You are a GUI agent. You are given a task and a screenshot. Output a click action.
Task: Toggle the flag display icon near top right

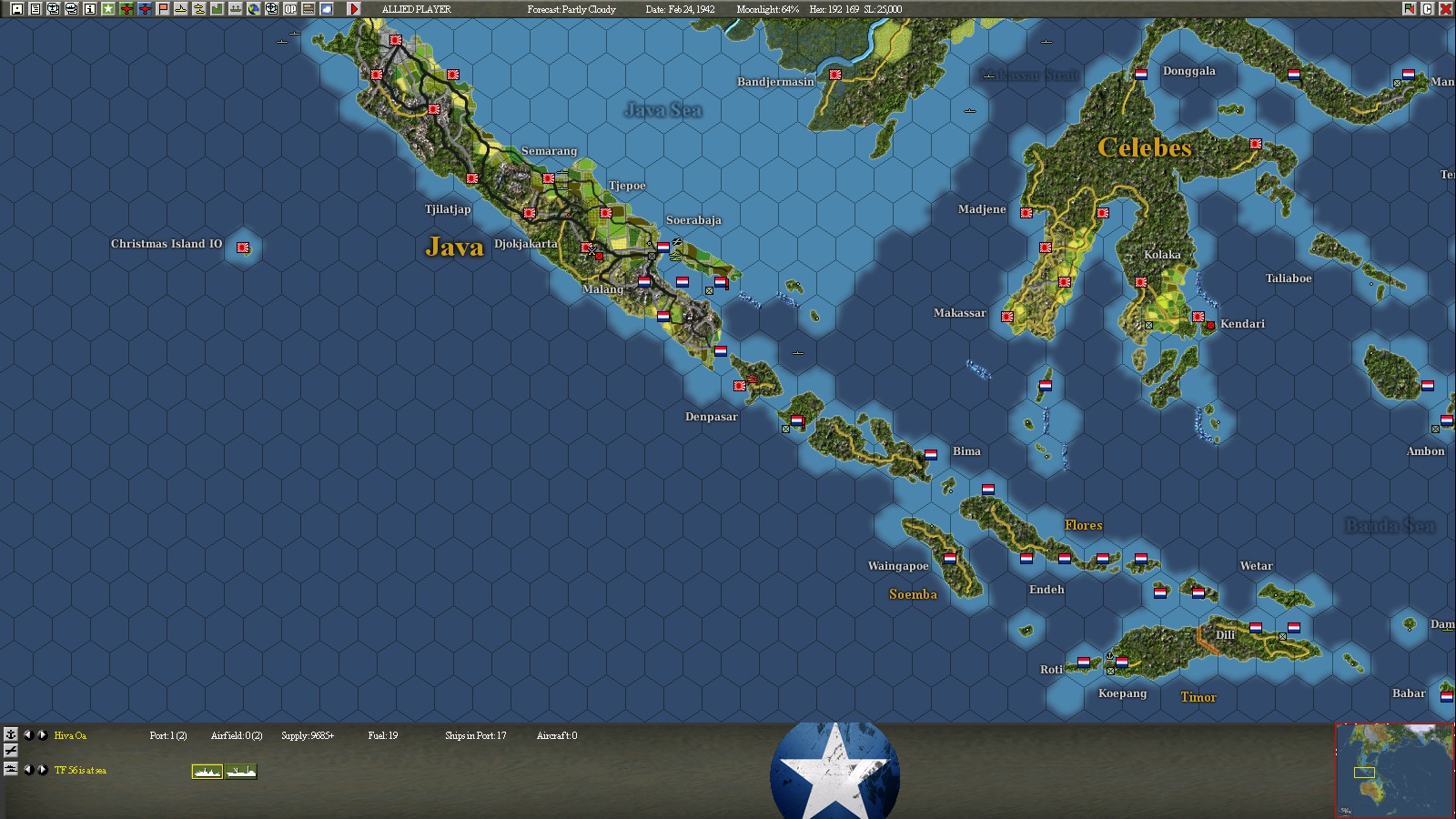1410,9
